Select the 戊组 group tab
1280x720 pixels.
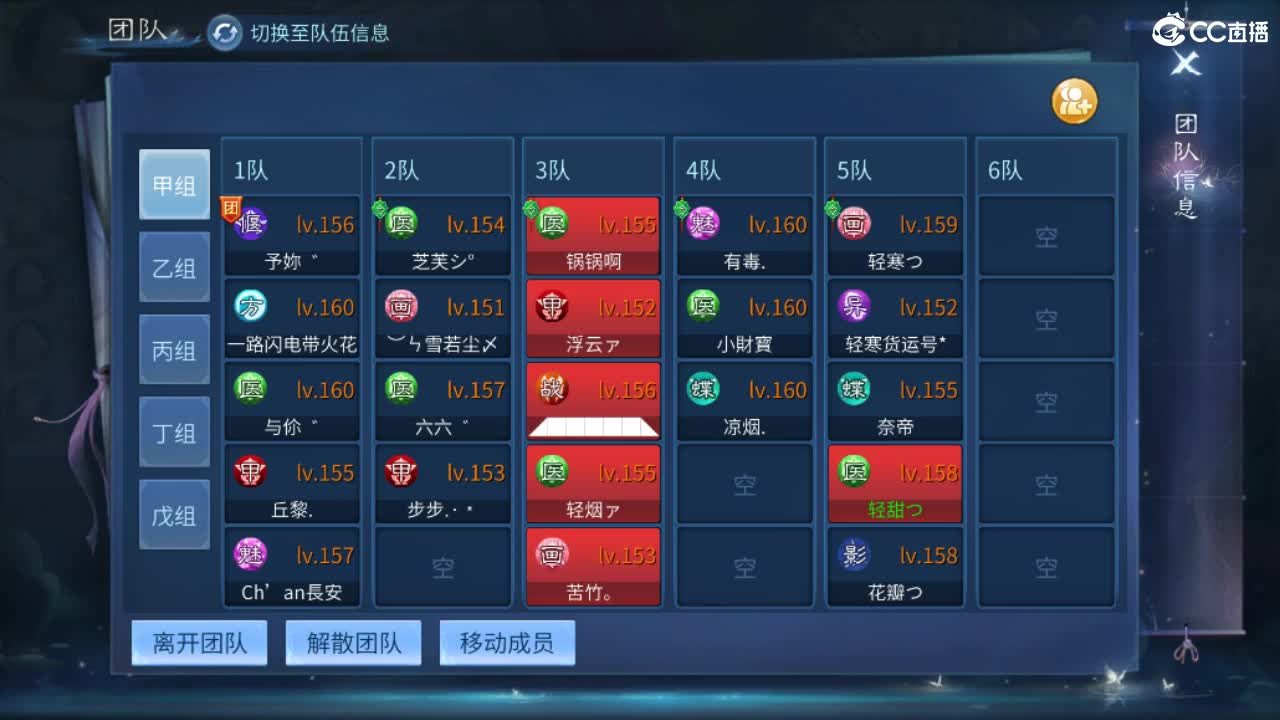(x=174, y=513)
